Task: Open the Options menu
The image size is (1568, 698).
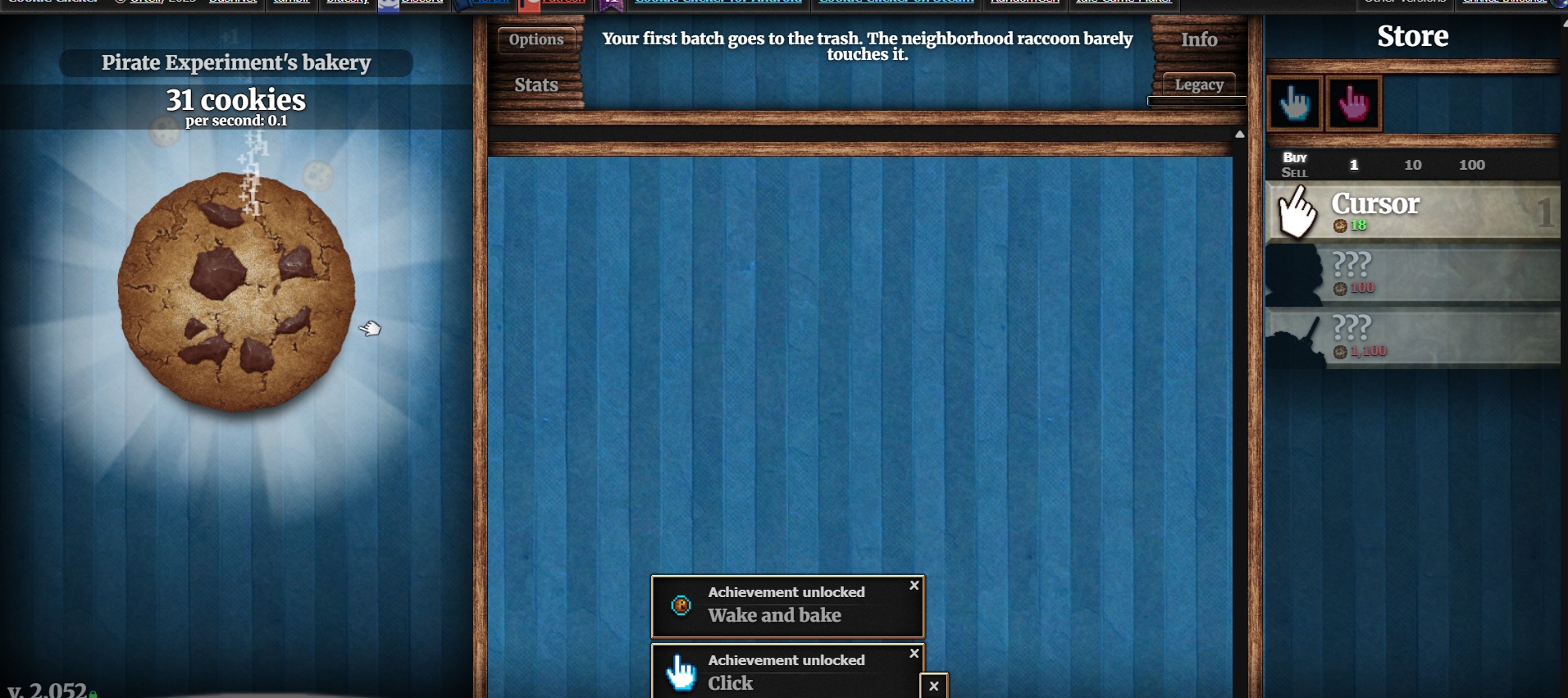Action: click(x=536, y=39)
